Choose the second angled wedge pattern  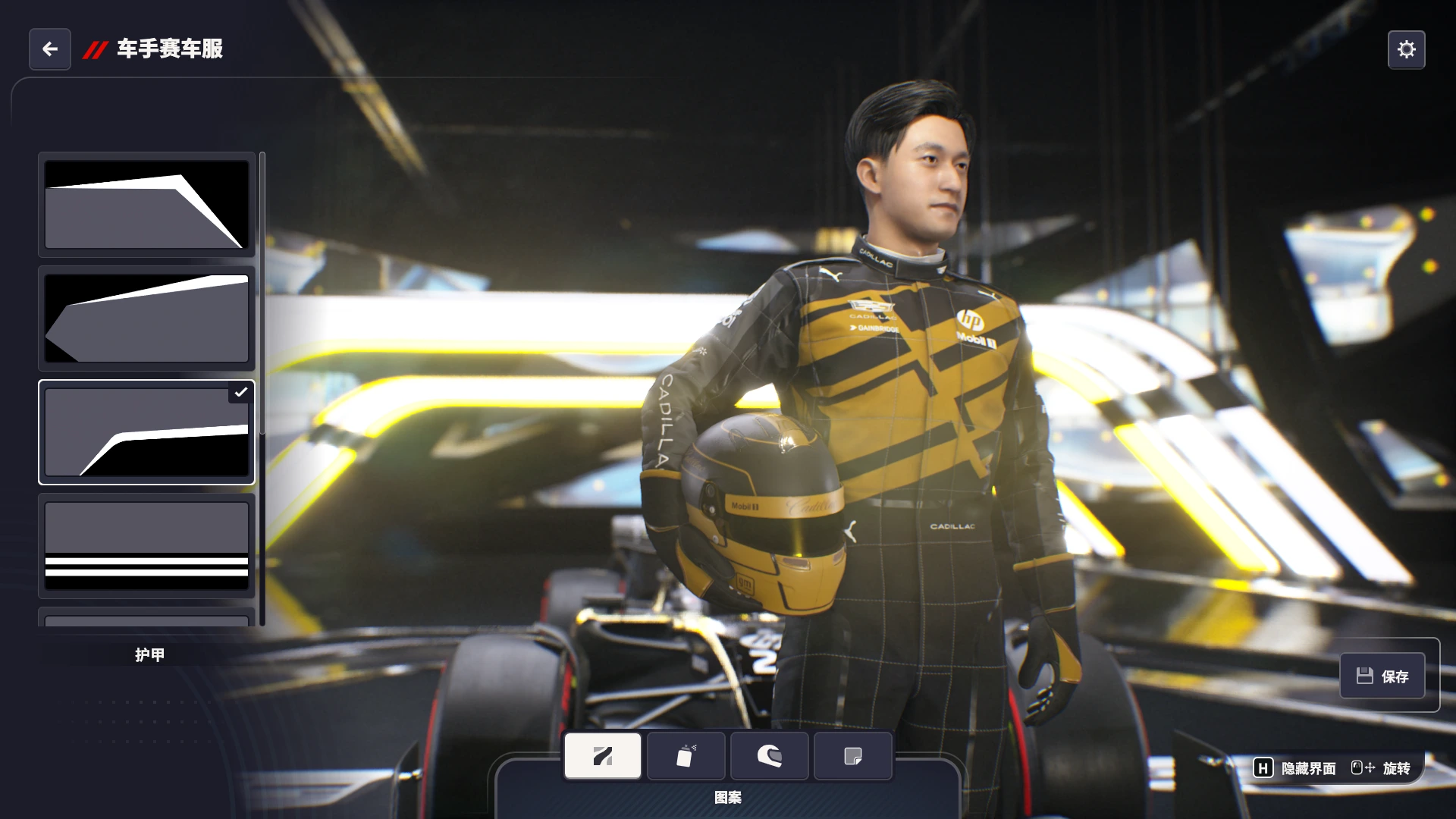pyautogui.click(x=146, y=318)
